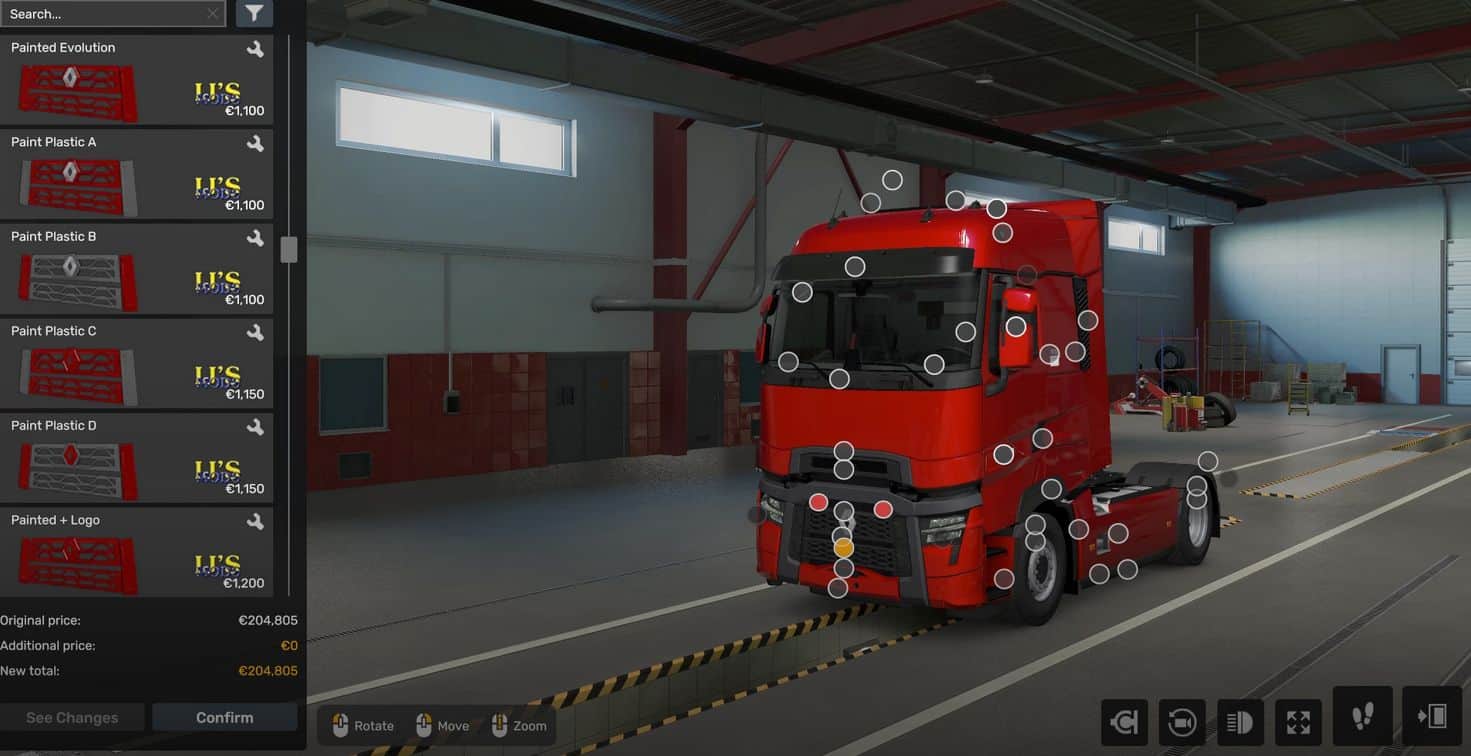Viewport: 1471px width, 756px height.
Task: Choose the Paint Plastic A grille
Action: click(x=136, y=175)
